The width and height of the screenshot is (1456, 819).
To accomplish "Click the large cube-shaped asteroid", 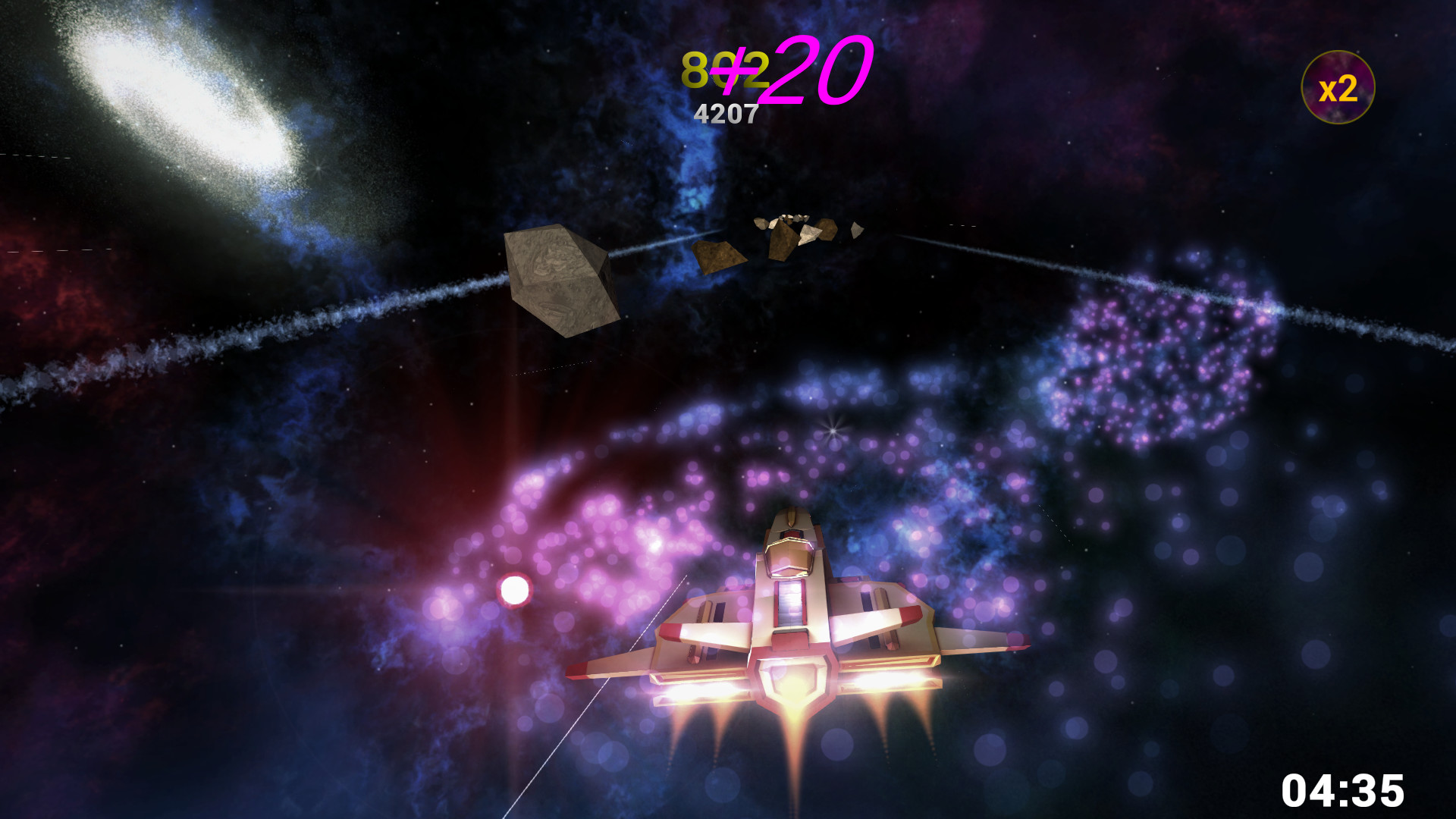I will pyautogui.click(x=561, y=281).
